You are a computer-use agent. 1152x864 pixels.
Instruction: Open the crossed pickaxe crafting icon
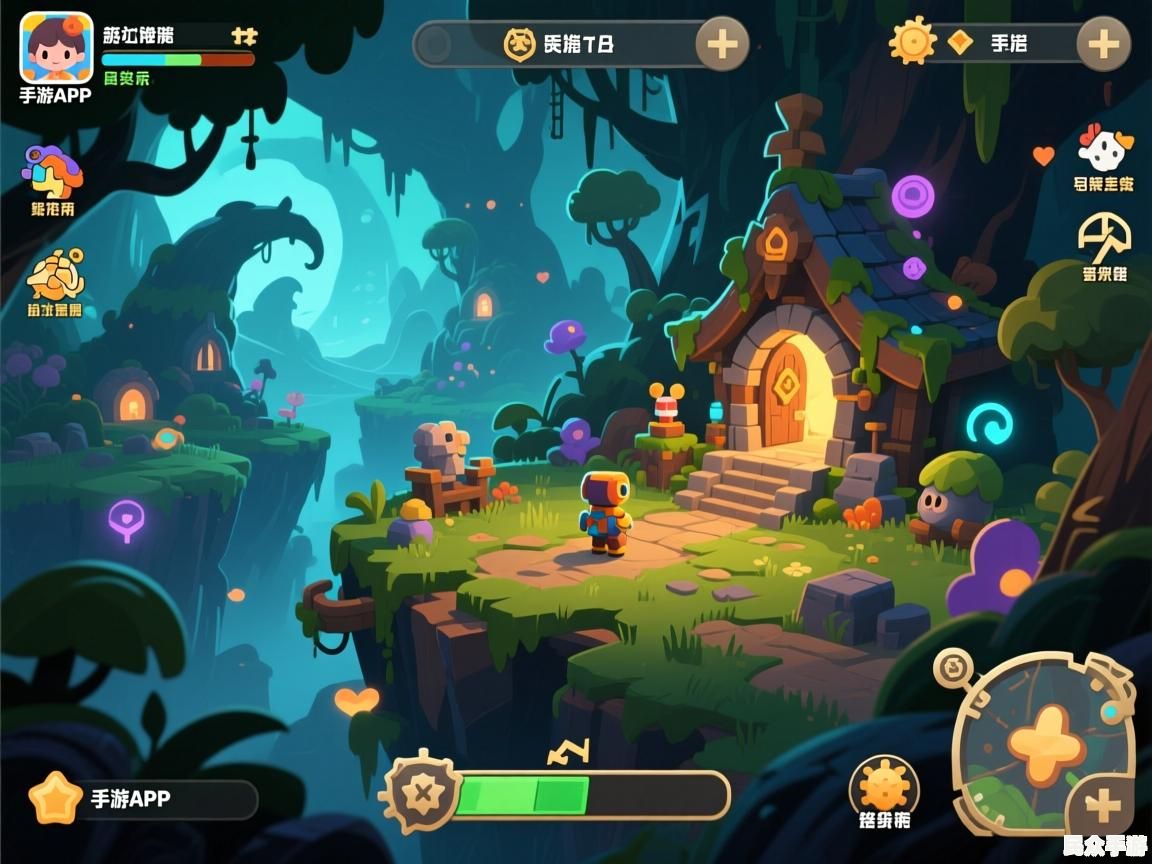[1104, 236]
